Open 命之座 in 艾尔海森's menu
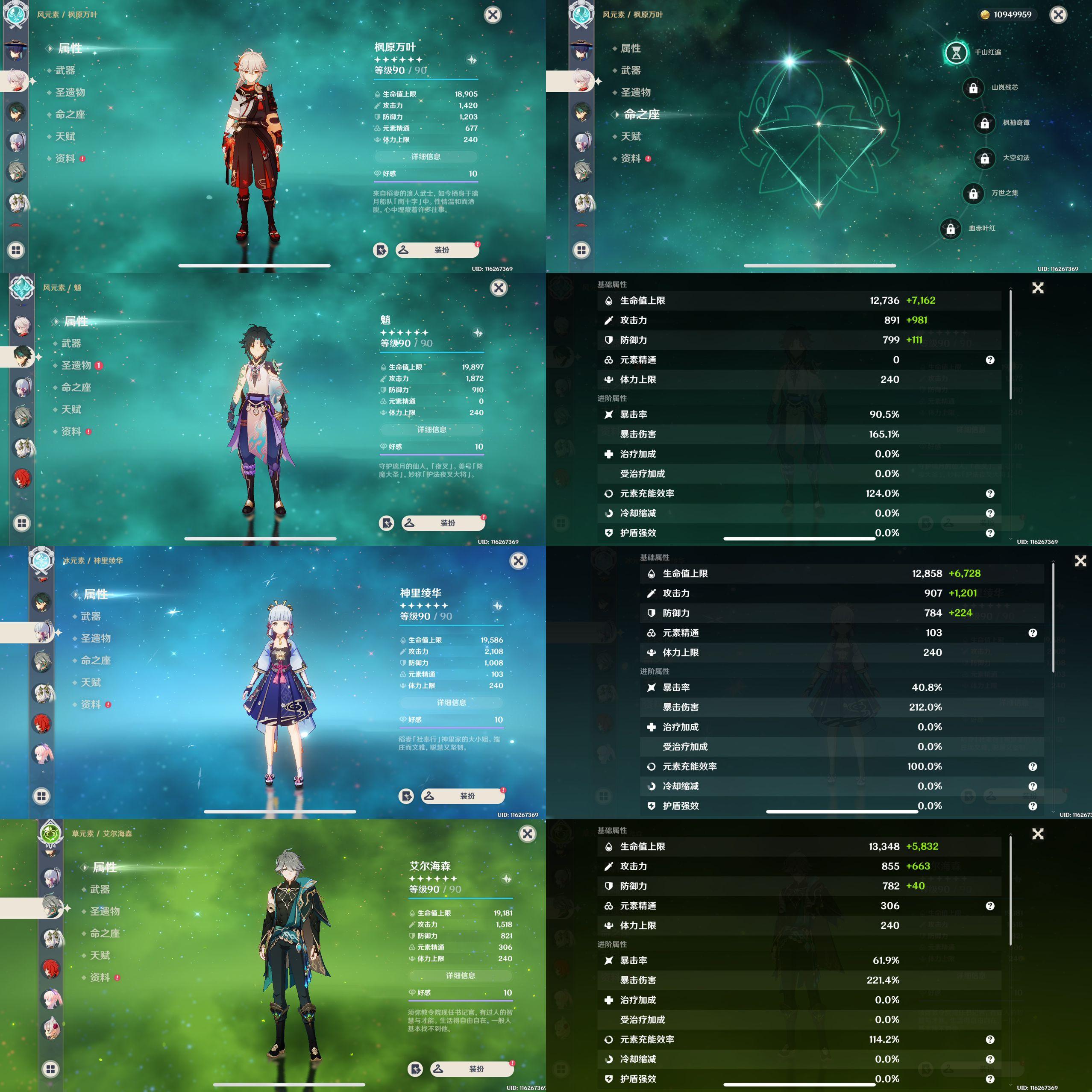This screenshot has height=1092, width=1092. pos(105,933)
